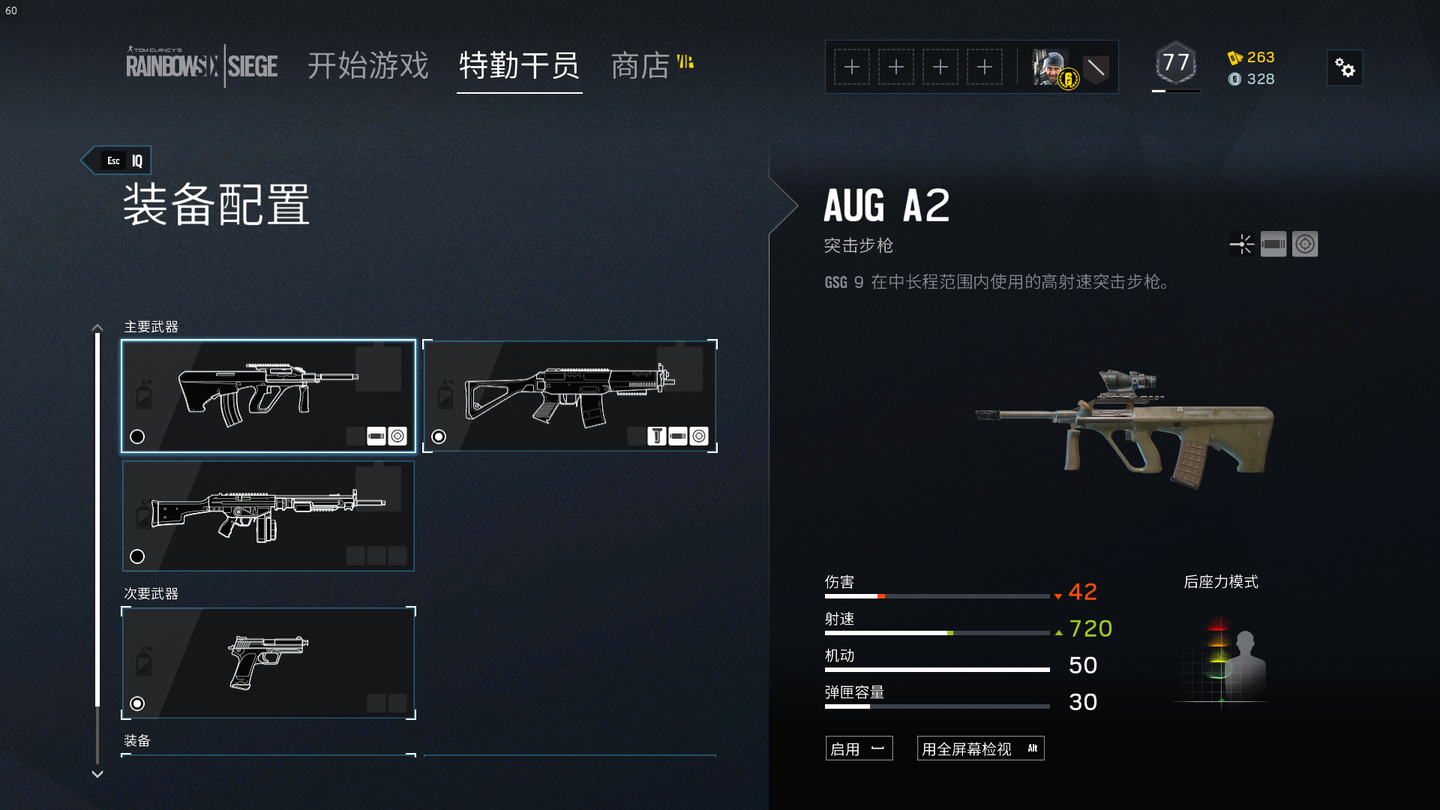Screen dimensions: 1440x810
Task: Open the battle pass icon next to 商店
Action: [685, 63]
